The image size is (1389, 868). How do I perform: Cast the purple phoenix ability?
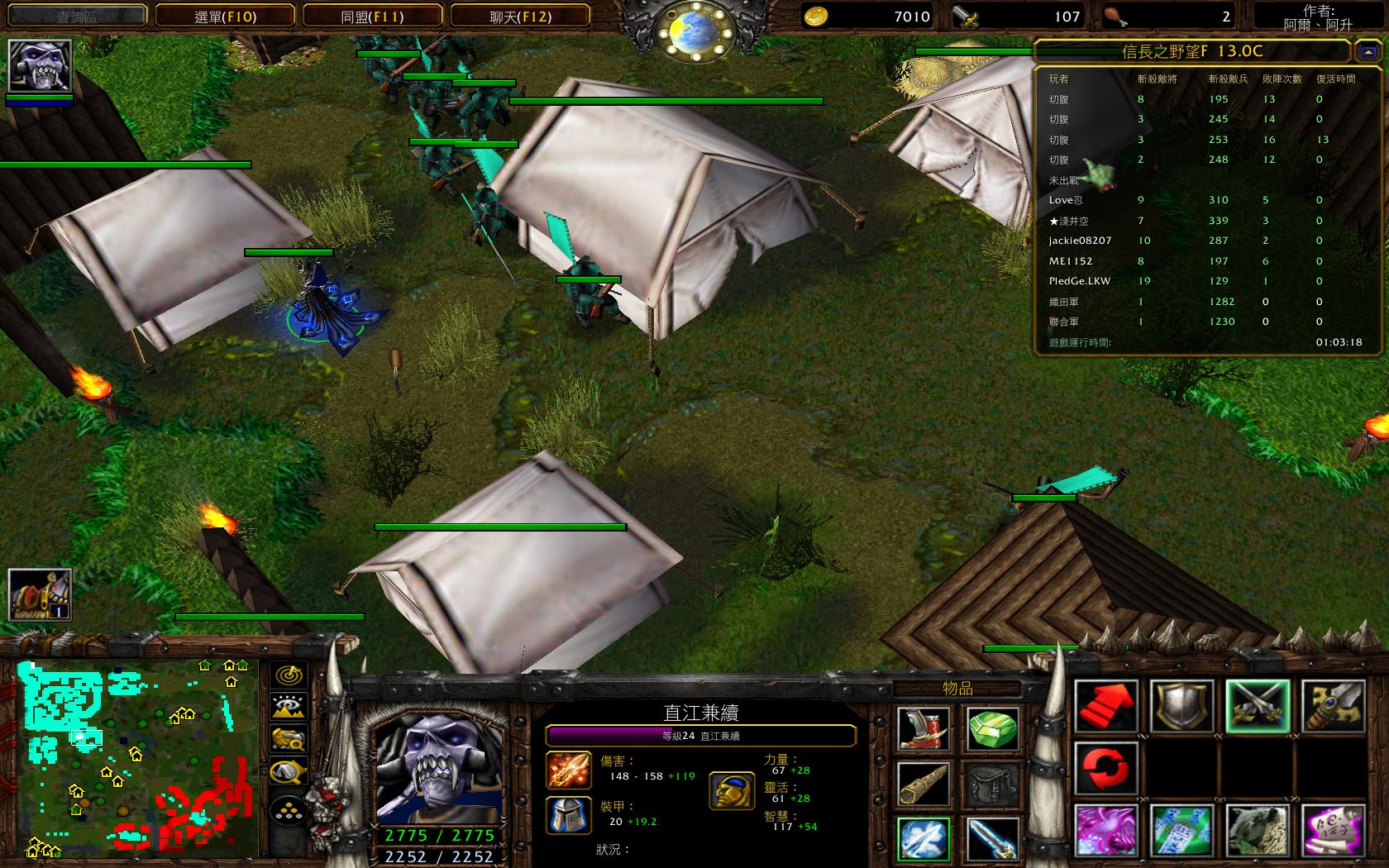[x=1106, y=830]
